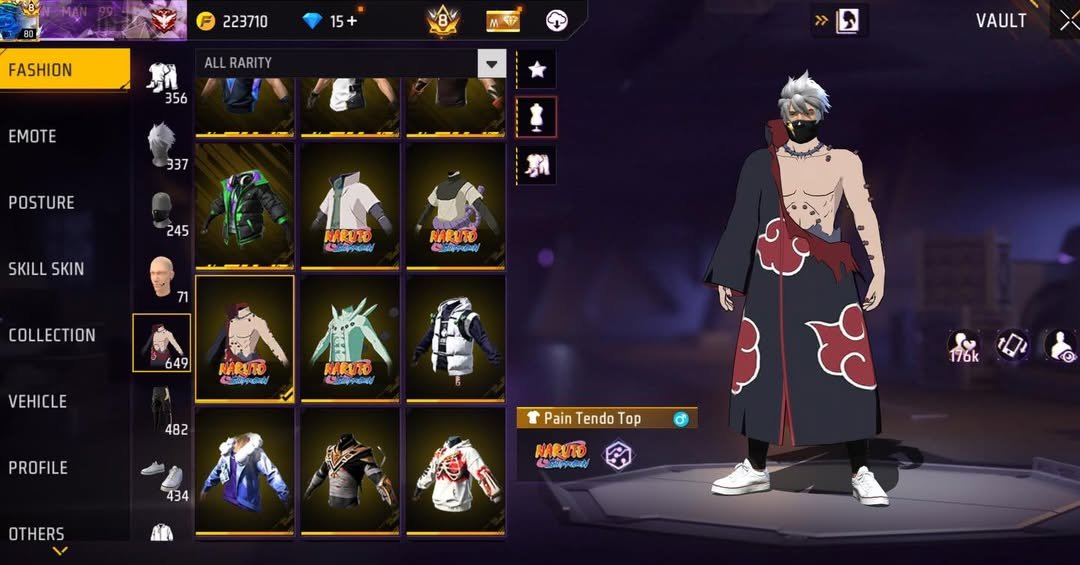This screenshot has width=1080, height=565.
Task: Select the teal spiked cloak top
Action: [350, 338]
